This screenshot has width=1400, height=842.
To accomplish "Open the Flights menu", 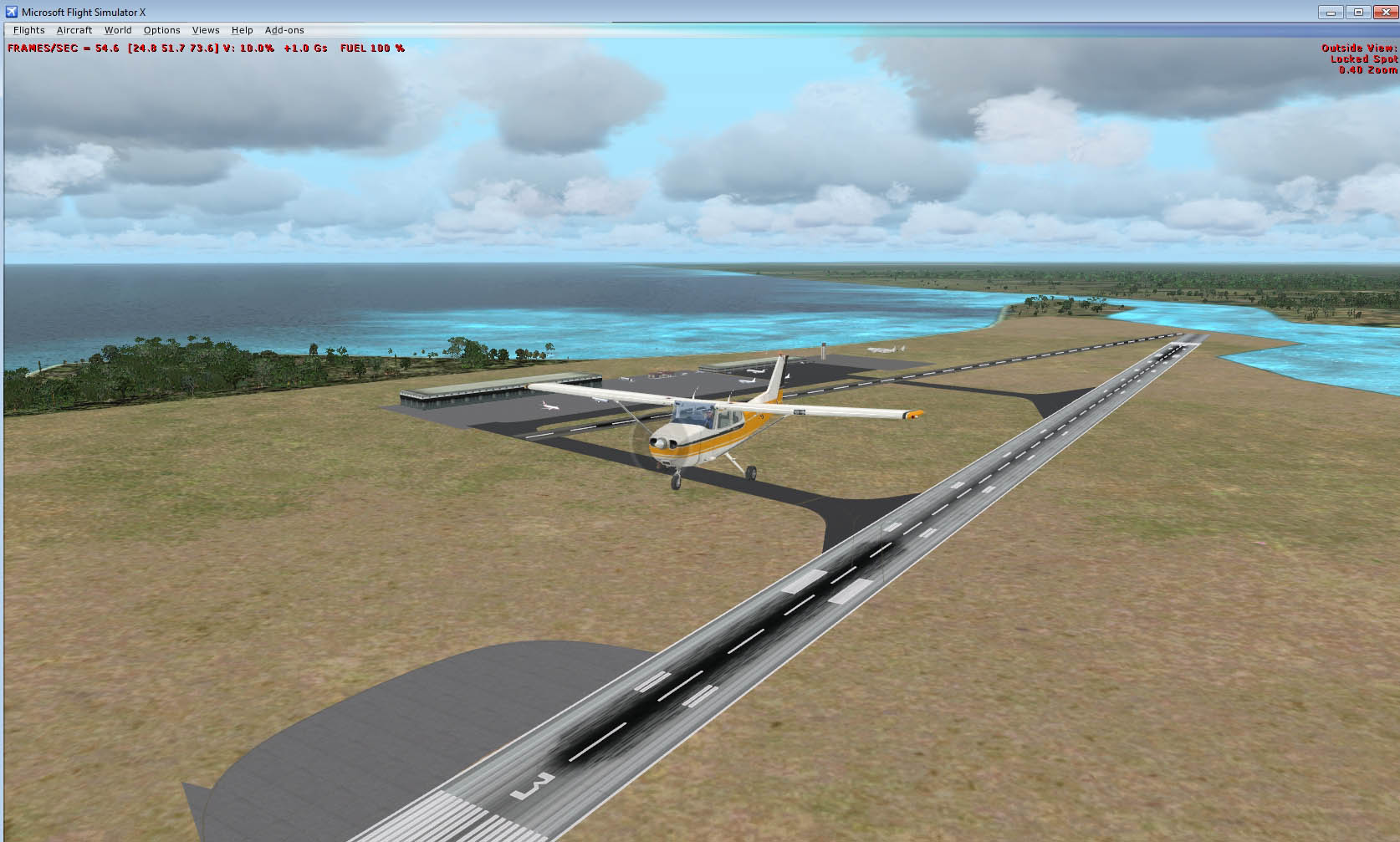I will [29, 30].
